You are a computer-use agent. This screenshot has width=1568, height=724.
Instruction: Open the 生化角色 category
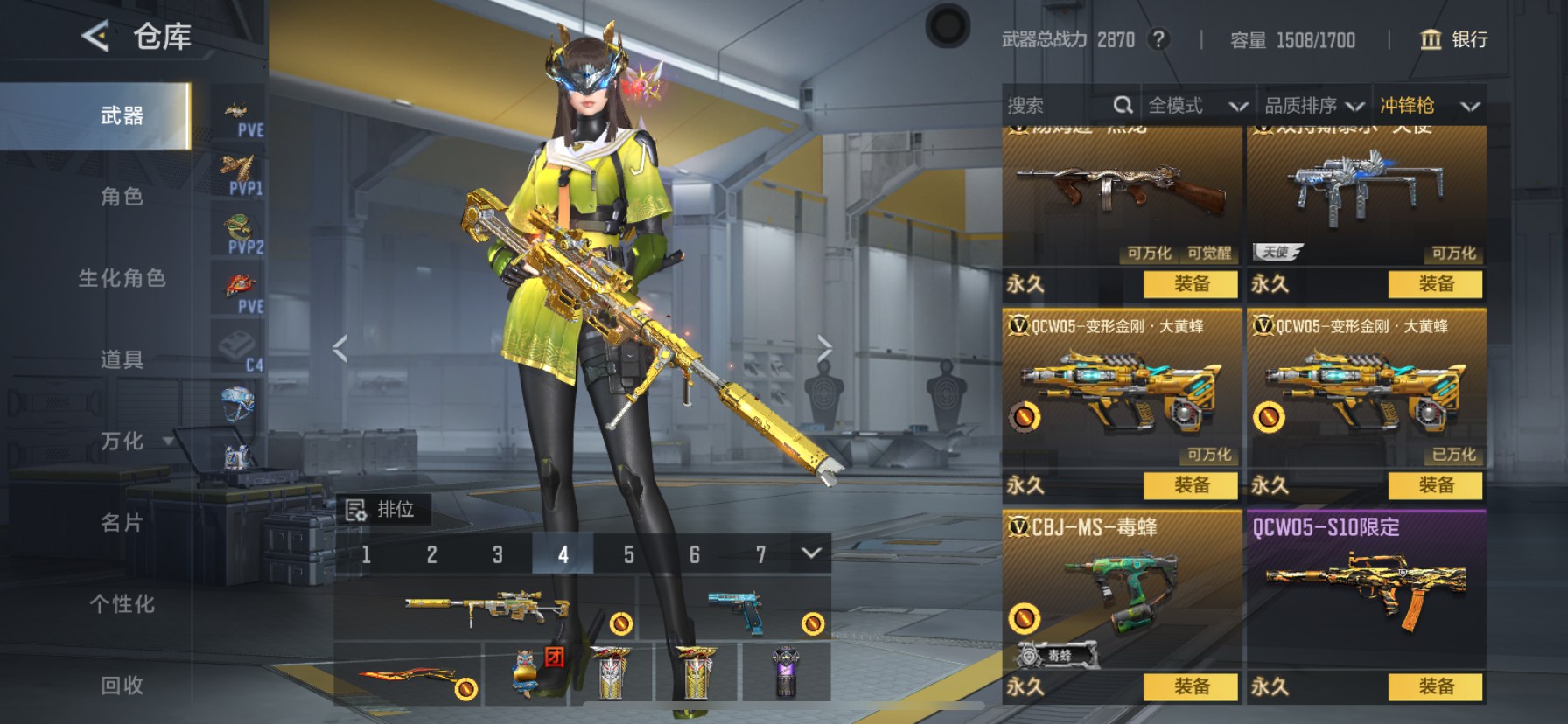[x=122, y=278]
